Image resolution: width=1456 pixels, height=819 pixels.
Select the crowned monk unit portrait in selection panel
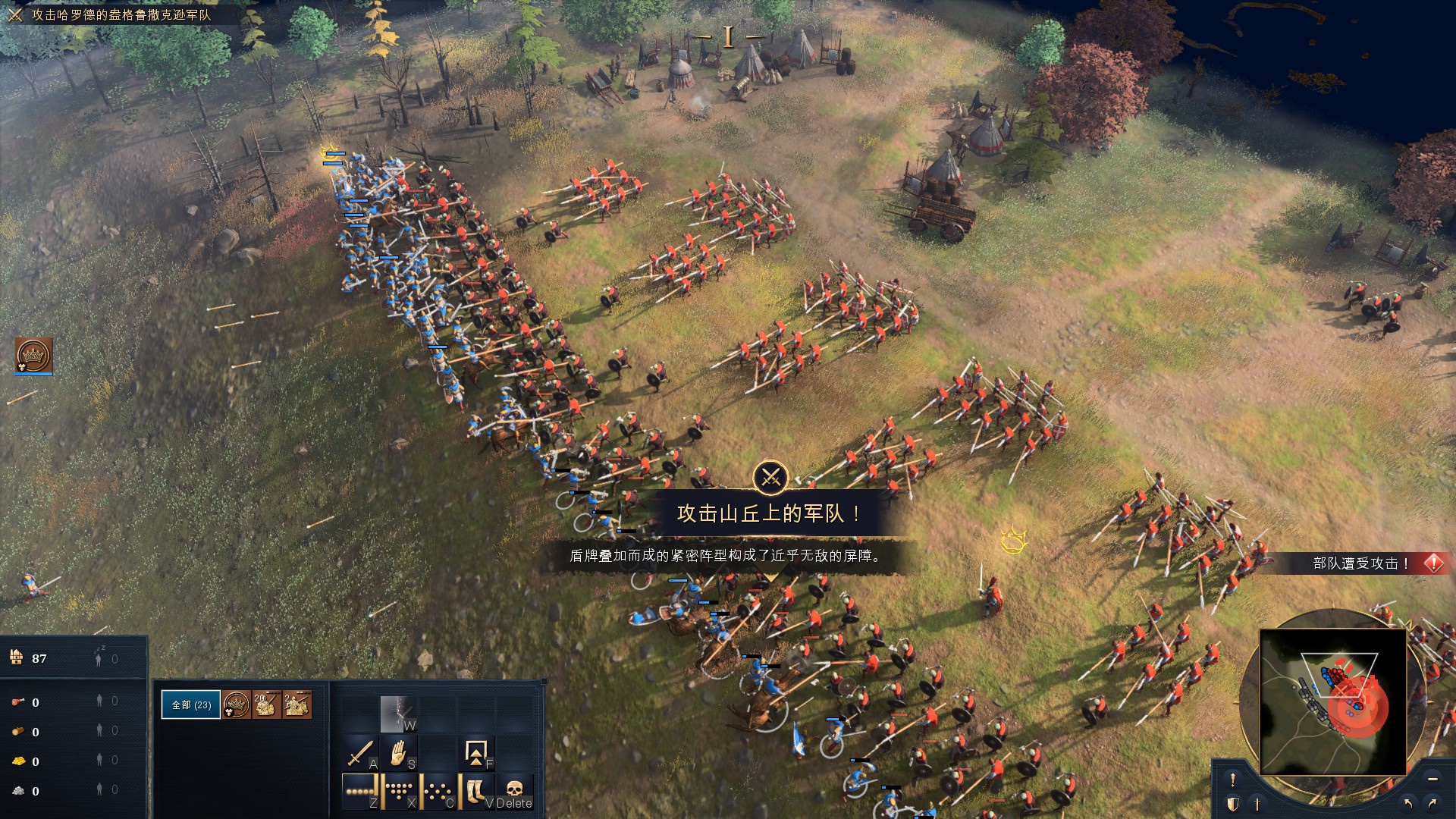235,704
